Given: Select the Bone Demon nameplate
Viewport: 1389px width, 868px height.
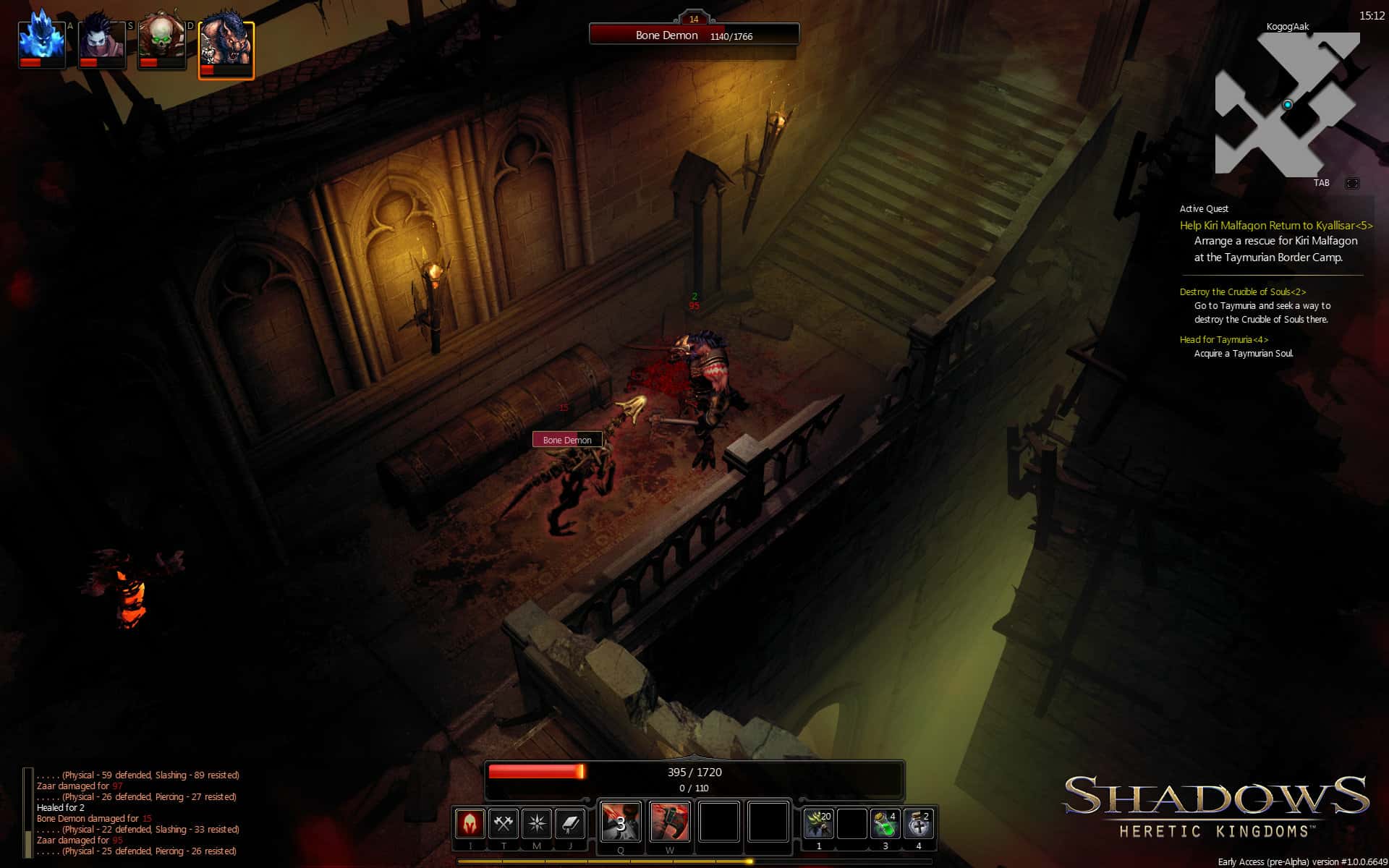Looking at the screenshot, I should [568, 439].
